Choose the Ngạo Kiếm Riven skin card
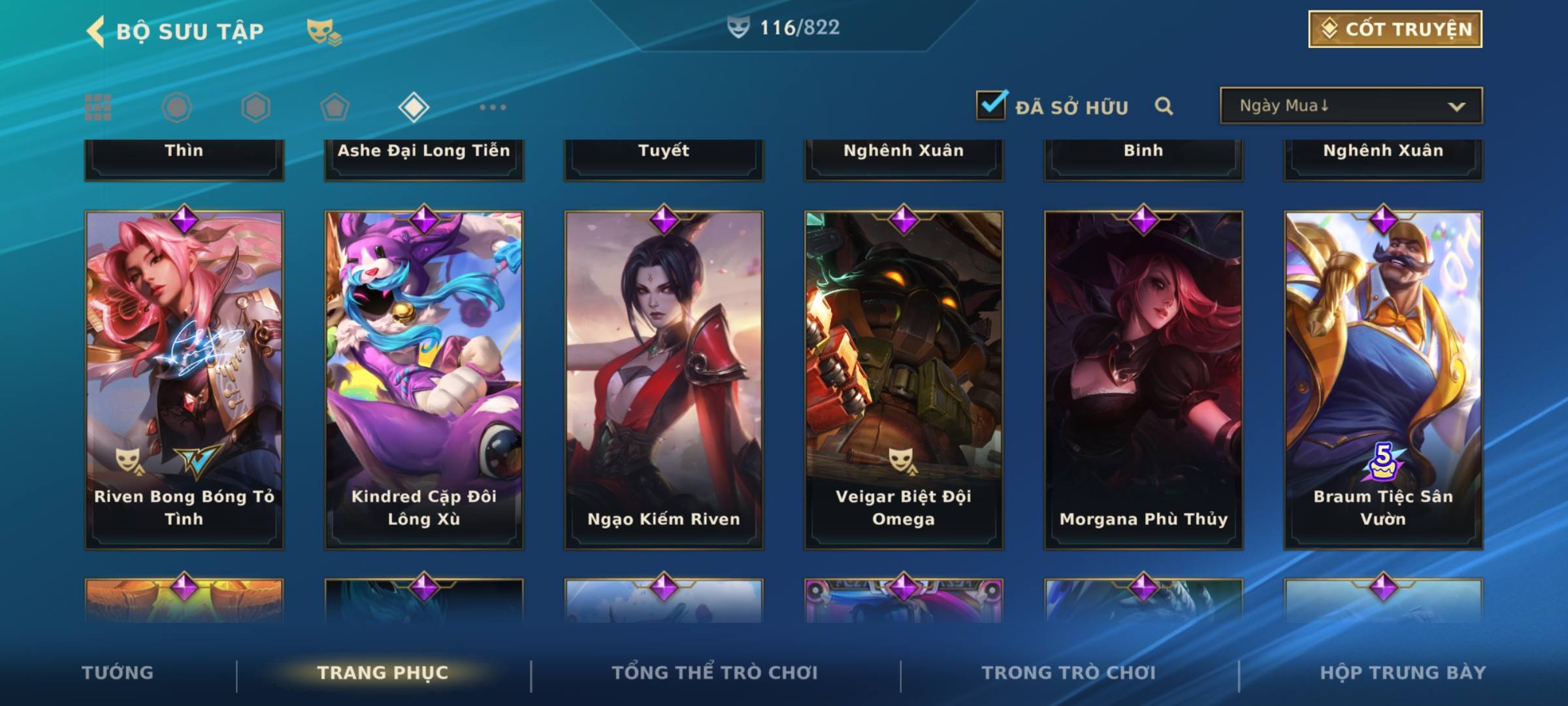This screenshot has width=1568, height=706. pyautogui.click(x=664, y=379)
